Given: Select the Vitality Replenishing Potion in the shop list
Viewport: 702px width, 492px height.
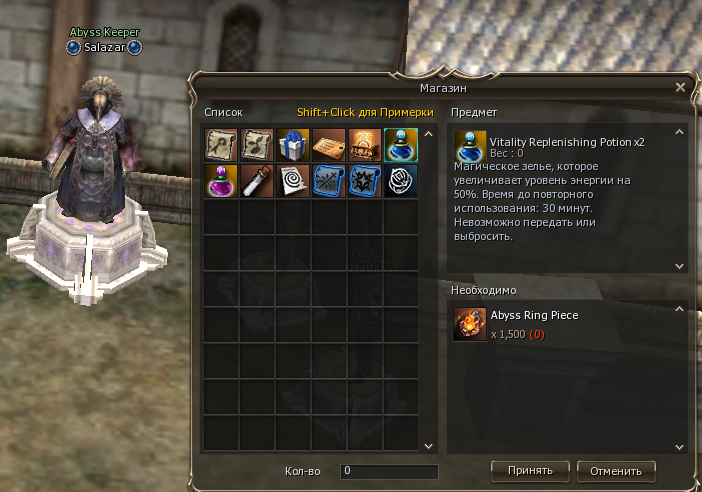Looking at the screenshot, I should (401, 146).
